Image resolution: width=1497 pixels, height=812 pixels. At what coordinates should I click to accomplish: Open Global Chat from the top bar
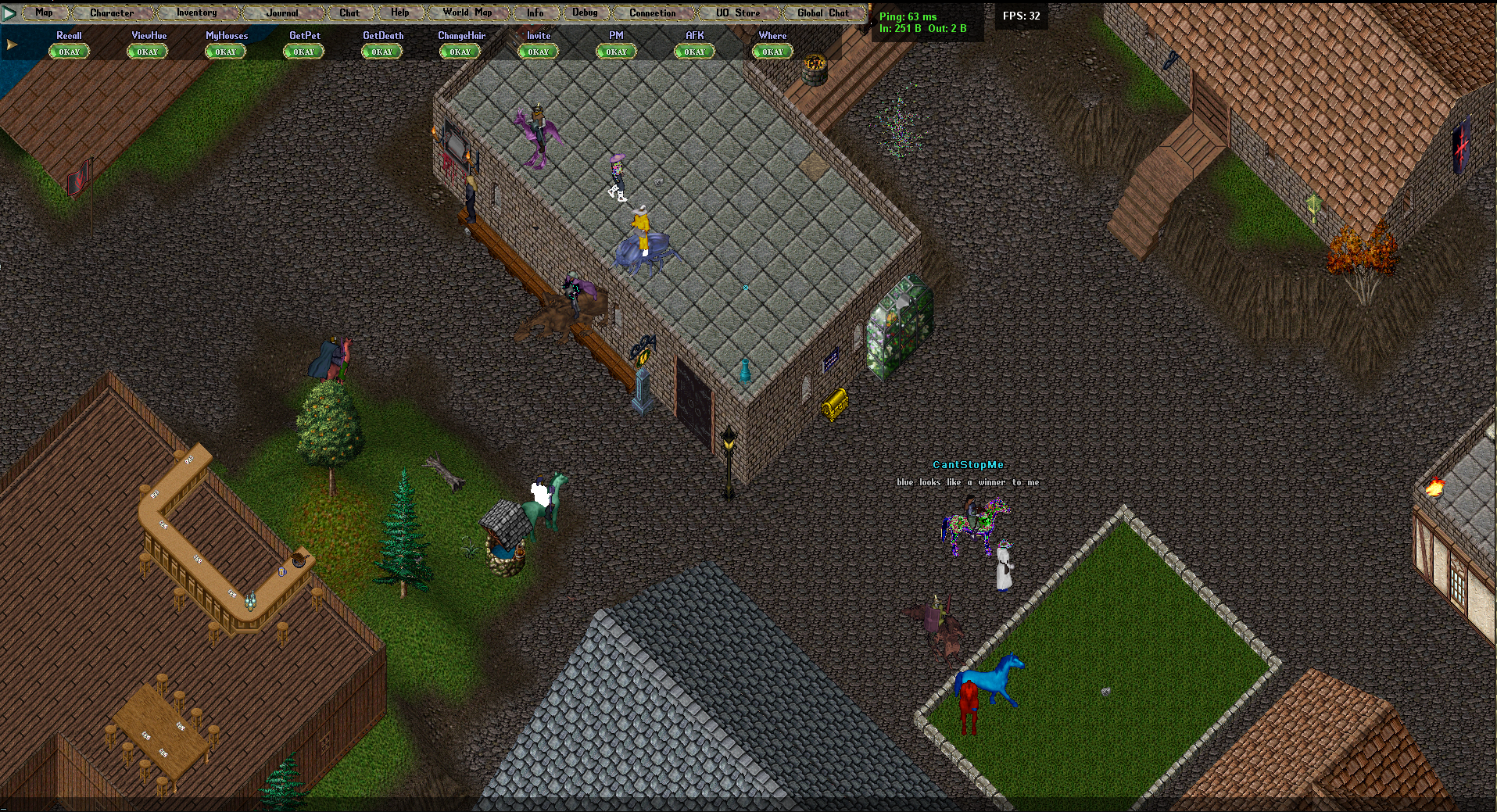pos(822,13)
